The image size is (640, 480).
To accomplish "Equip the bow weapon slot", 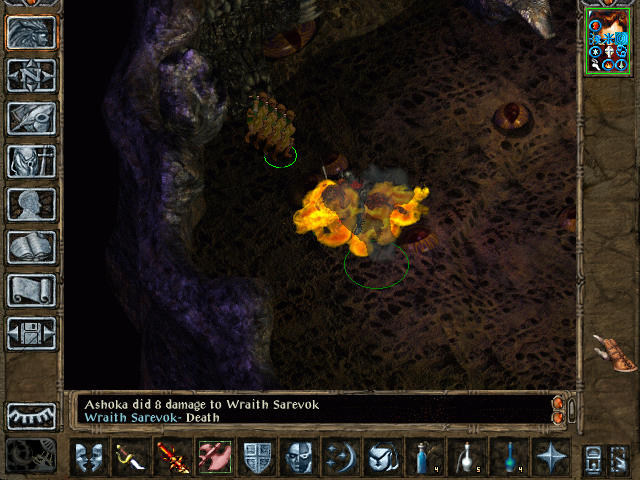I will tap(131, 457).
